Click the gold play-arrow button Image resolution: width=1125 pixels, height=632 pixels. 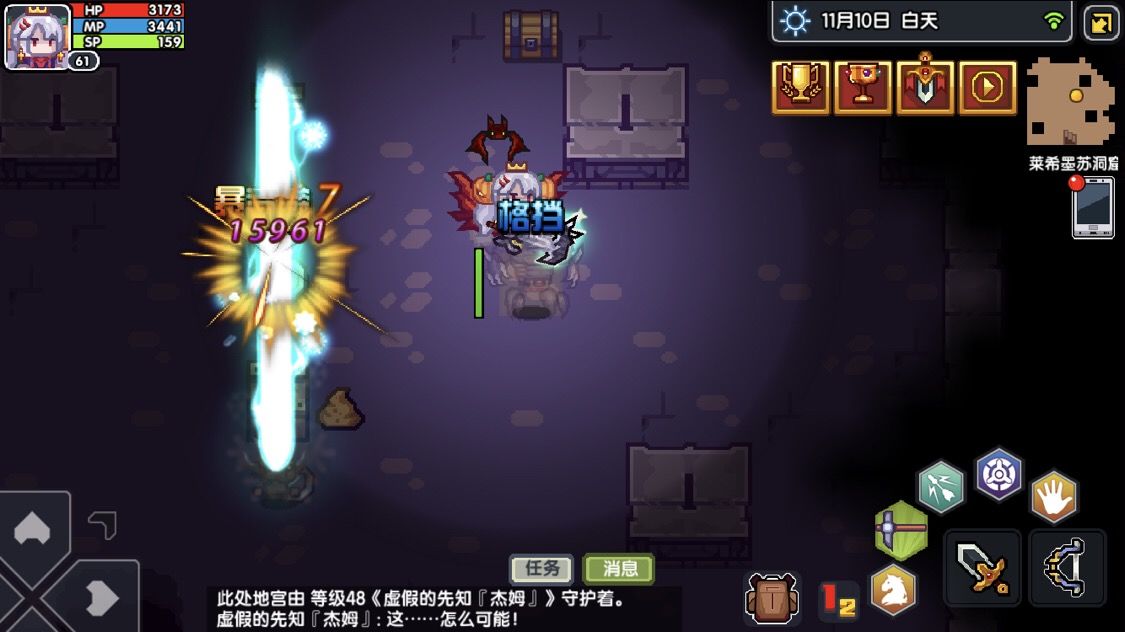click(987, 88)
